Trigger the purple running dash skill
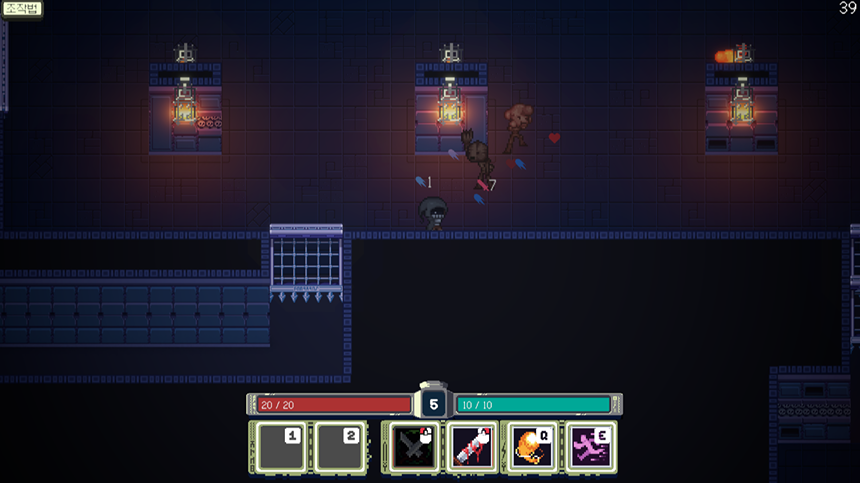The height and width of the screenshot is (483, 860). point(589,447)
